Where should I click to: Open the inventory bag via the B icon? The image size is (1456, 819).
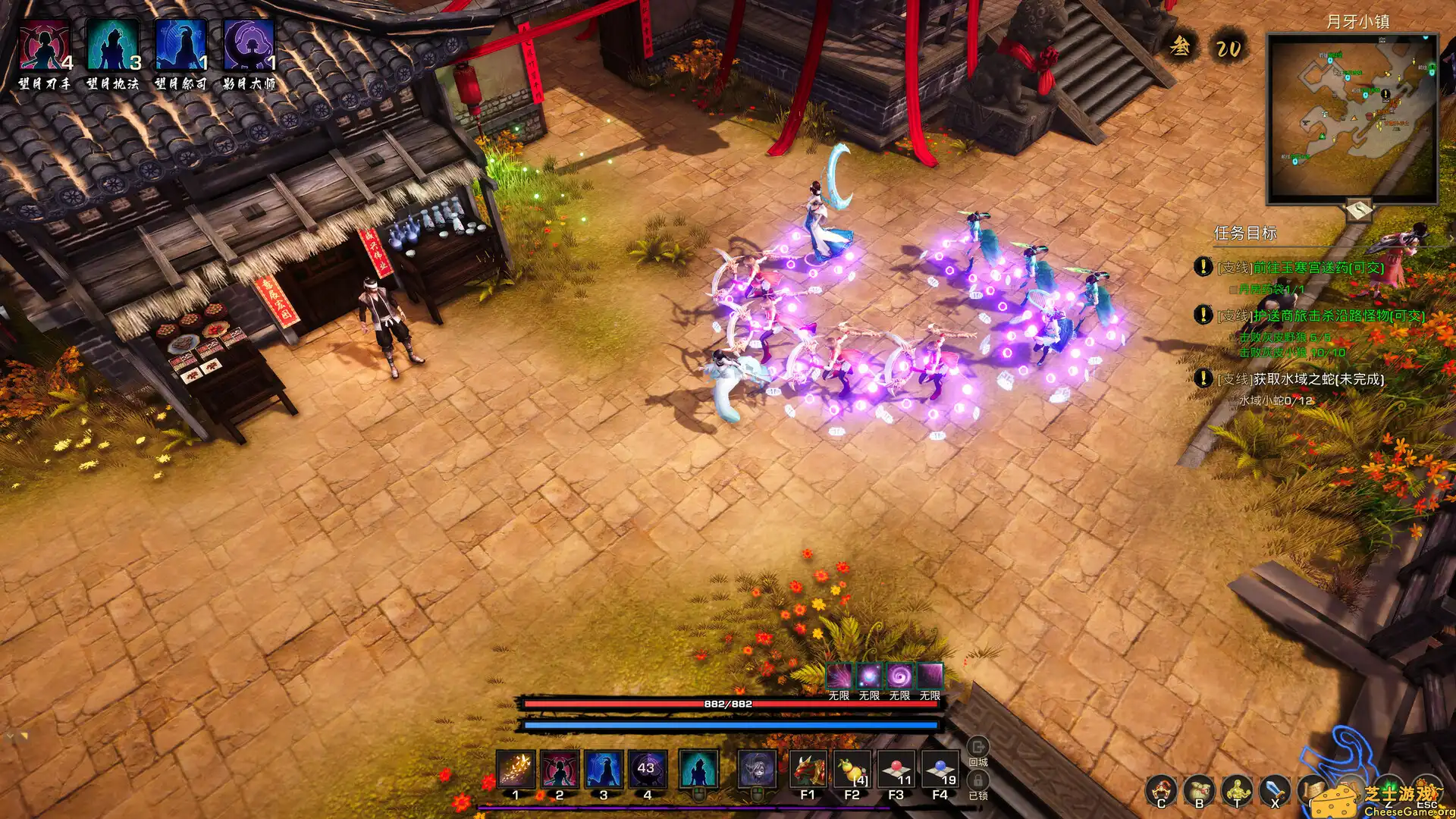tap(1200, 791)
